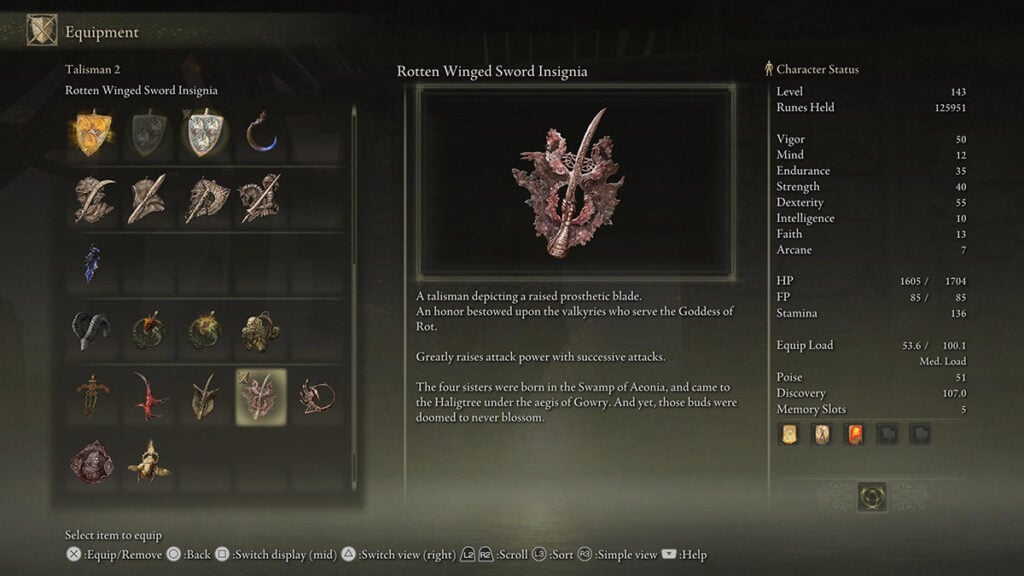Select the curved ram horn talisman
This screenshot has height=576, width=1024.
tap(93, 330)
